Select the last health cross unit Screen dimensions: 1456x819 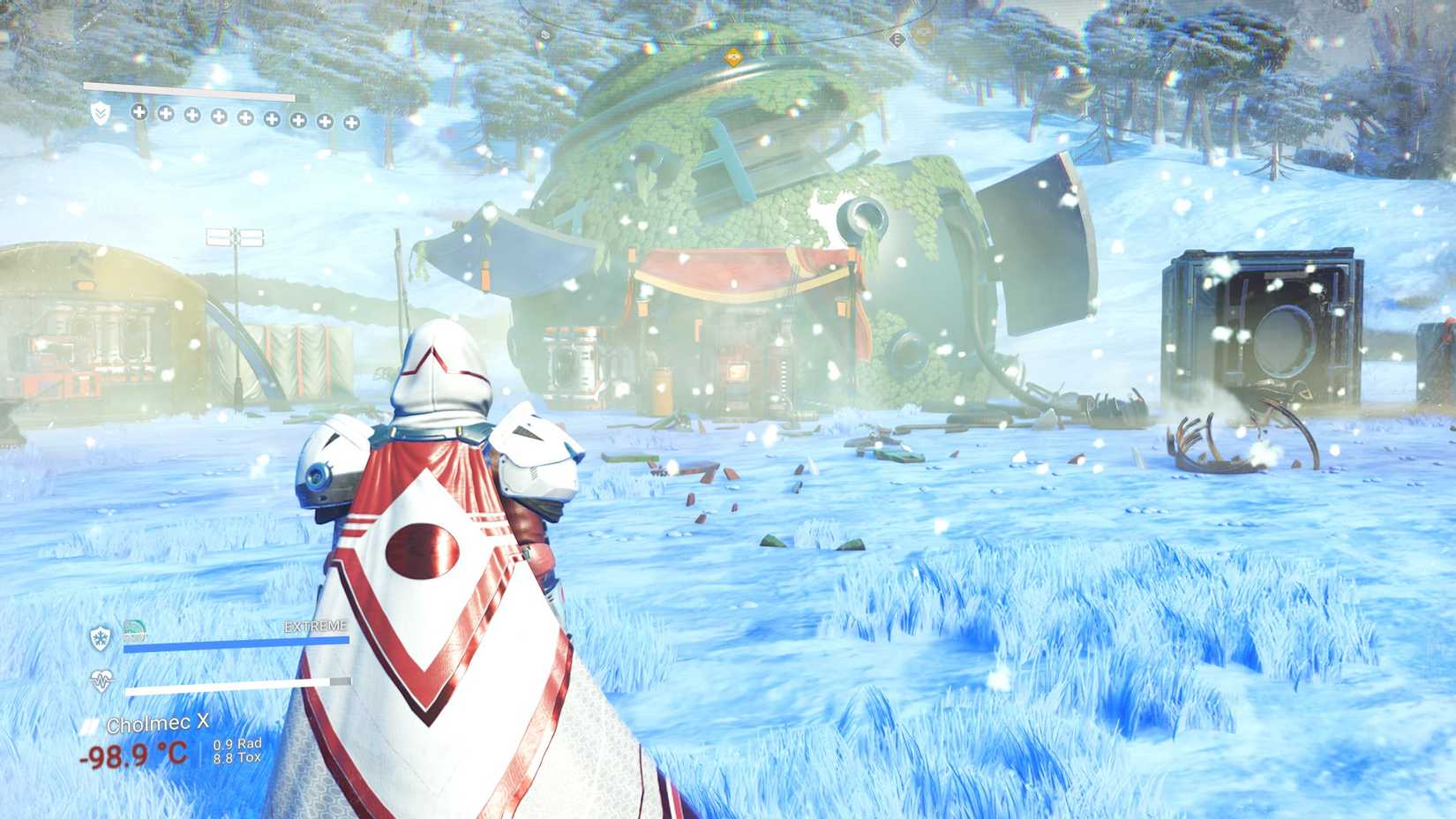click(352, 121)
